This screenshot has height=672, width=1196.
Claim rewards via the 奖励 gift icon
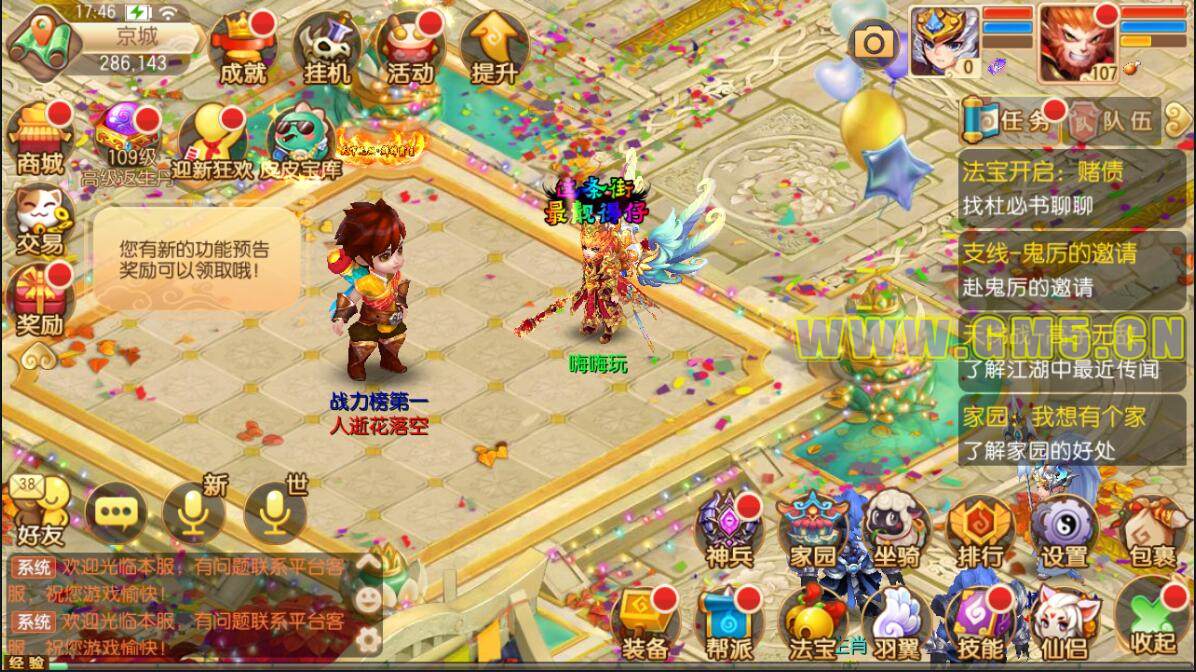click(x=40, y=300)
